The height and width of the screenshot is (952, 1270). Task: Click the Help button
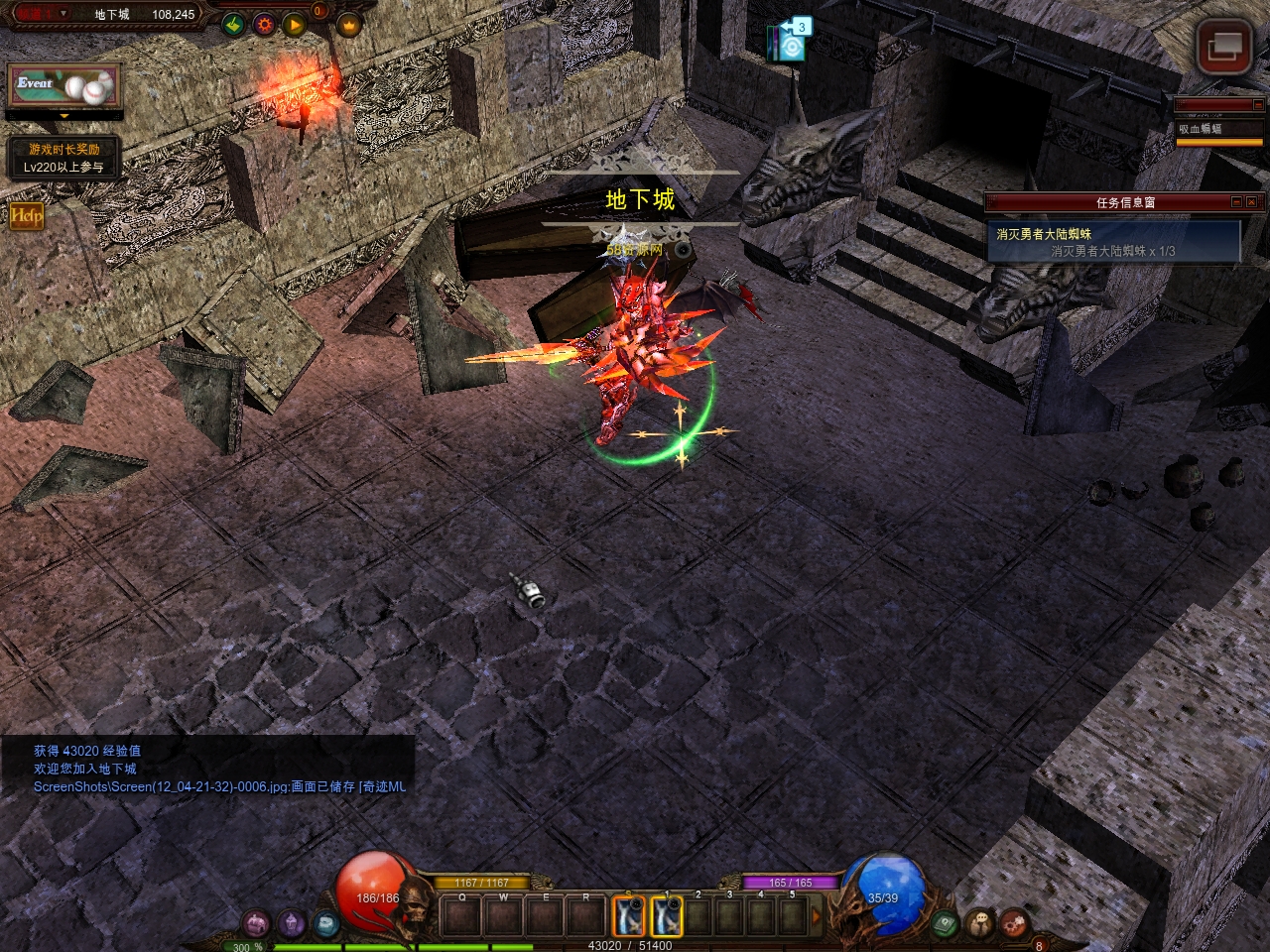pos(27,214)
